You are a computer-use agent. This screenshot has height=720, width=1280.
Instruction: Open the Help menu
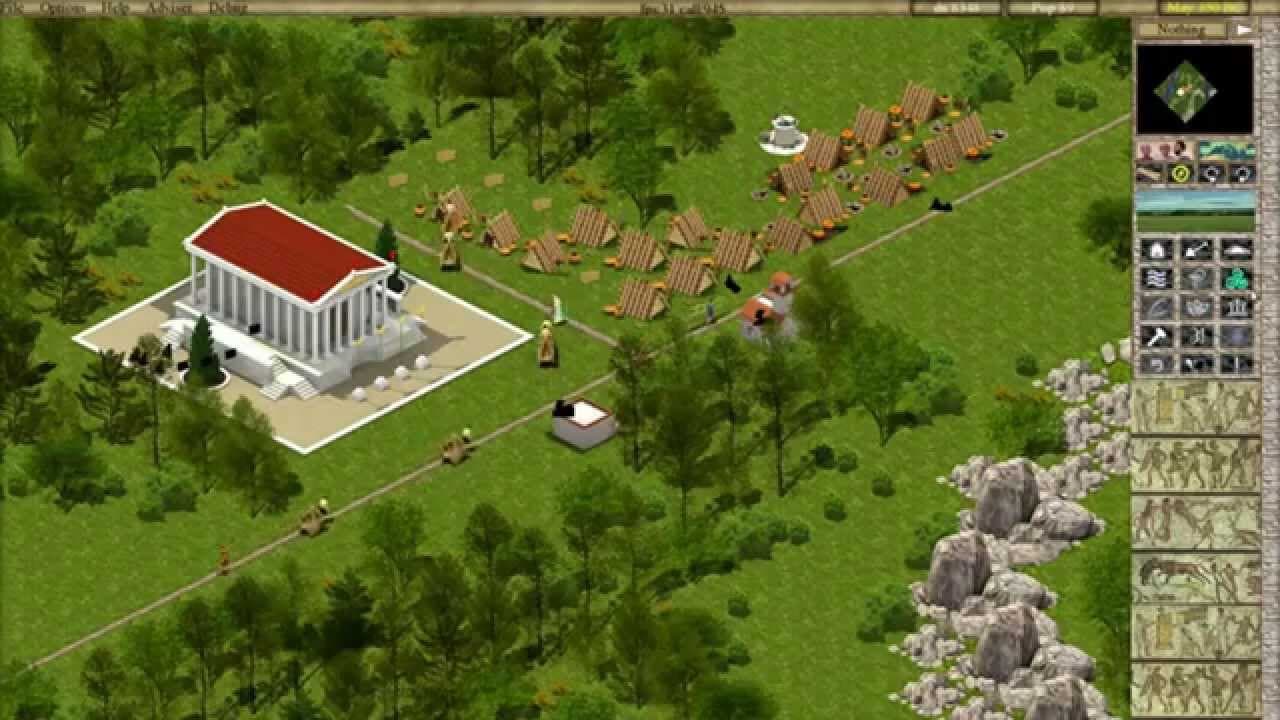coord(113,7)
